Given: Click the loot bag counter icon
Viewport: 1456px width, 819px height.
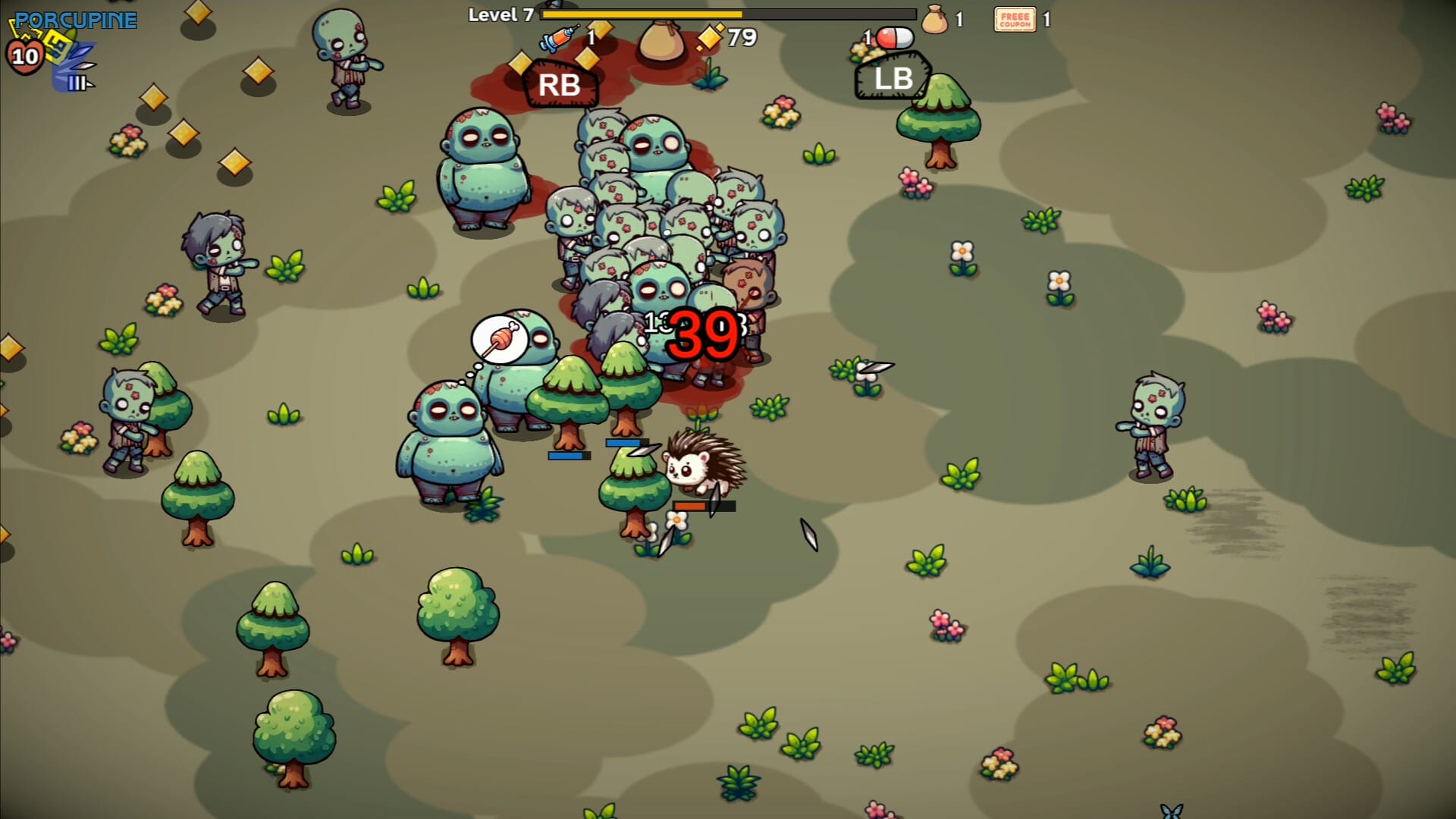Looking at the screenshot, I should [x=935, y=20].
